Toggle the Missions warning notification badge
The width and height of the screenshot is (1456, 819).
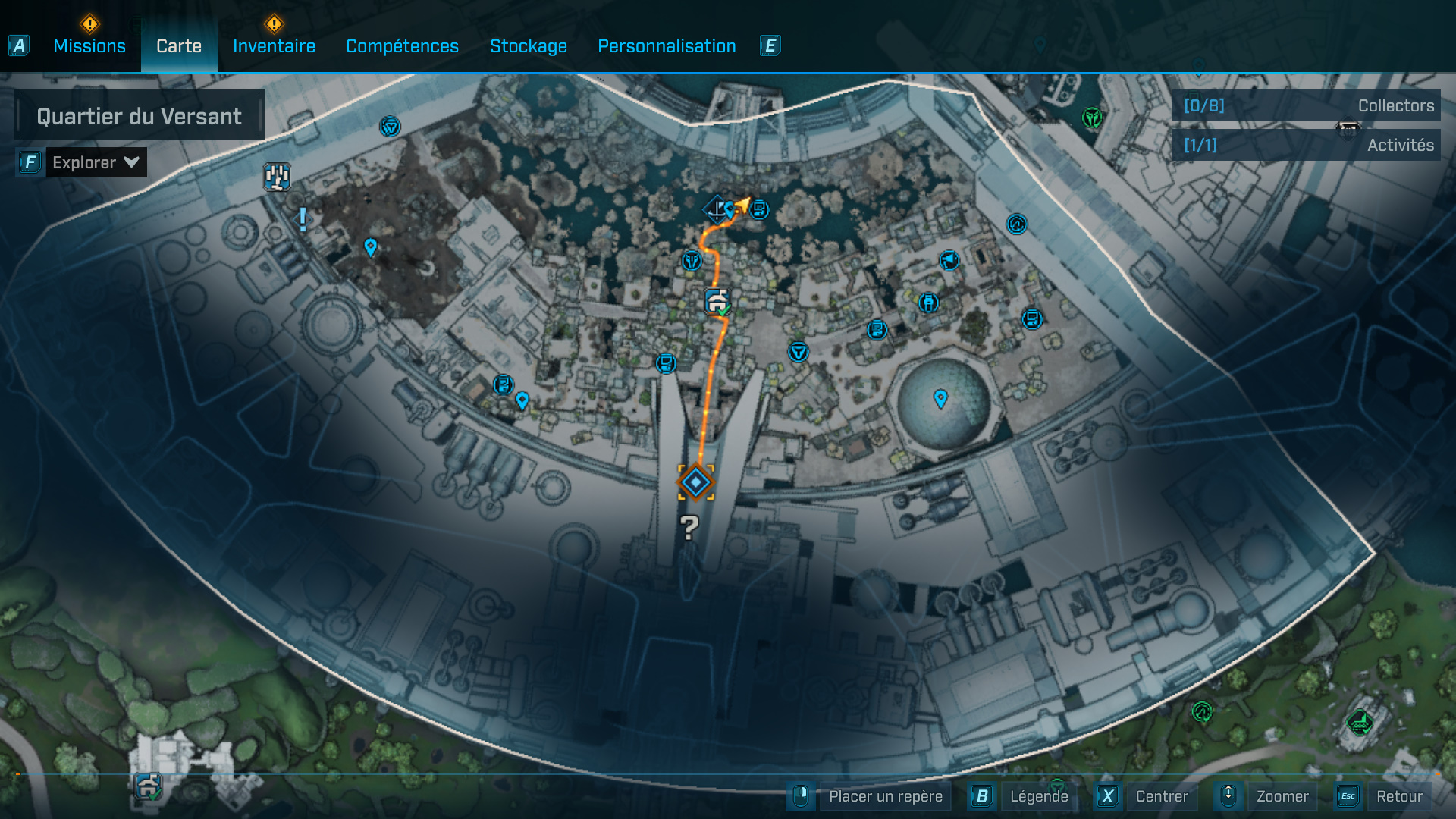89,24
